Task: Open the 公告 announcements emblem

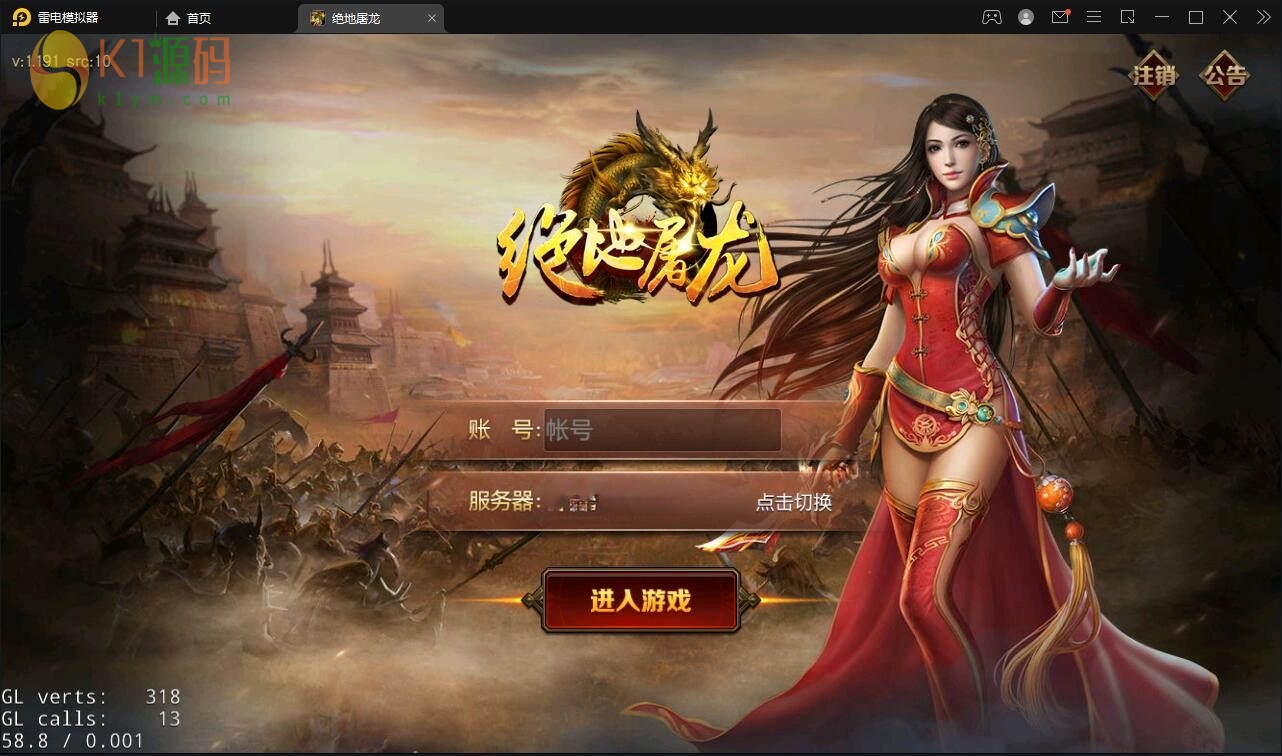Action: pos(1228,75)
